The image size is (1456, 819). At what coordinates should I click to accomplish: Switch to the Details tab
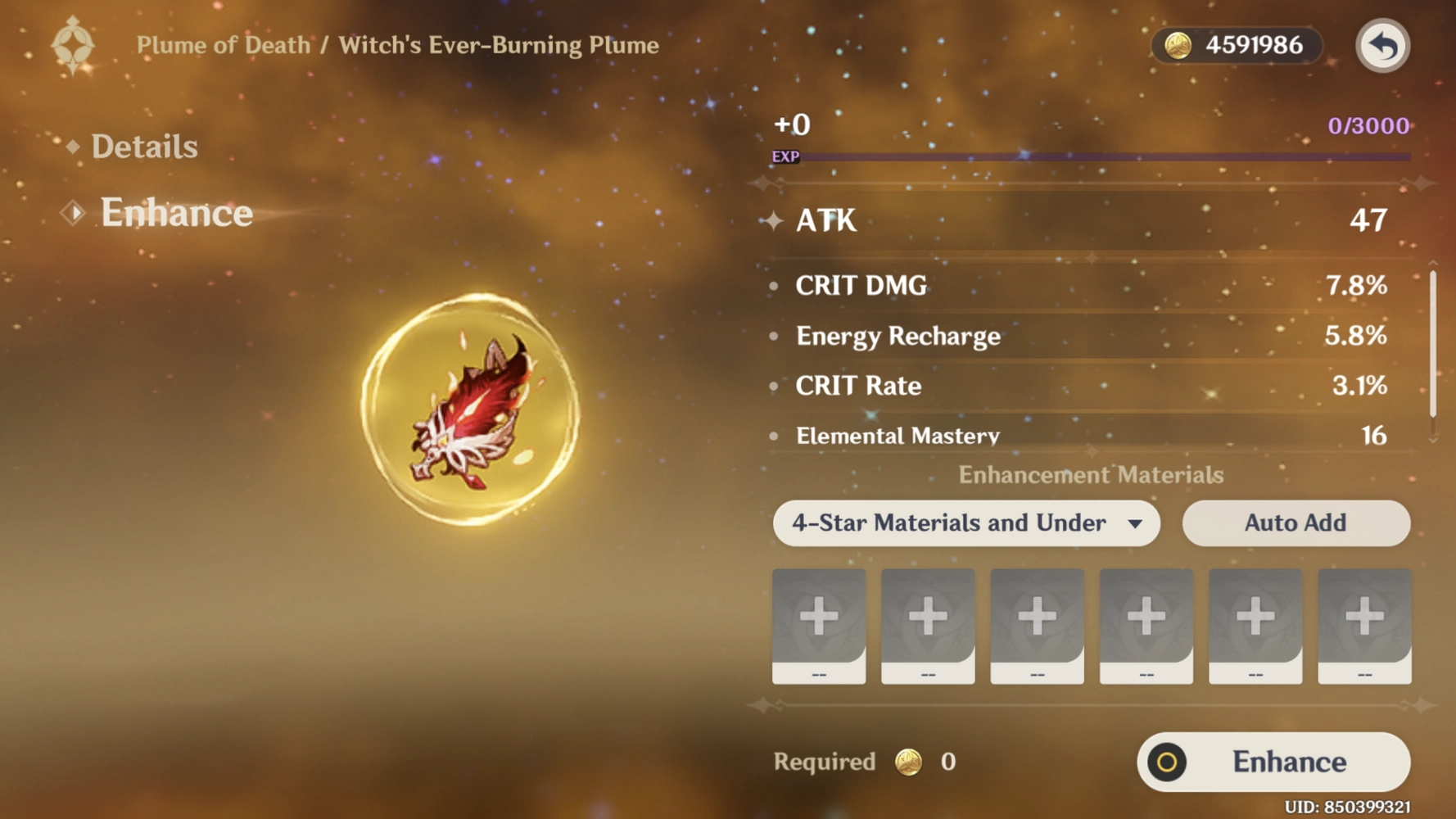[x=143, y=147]
